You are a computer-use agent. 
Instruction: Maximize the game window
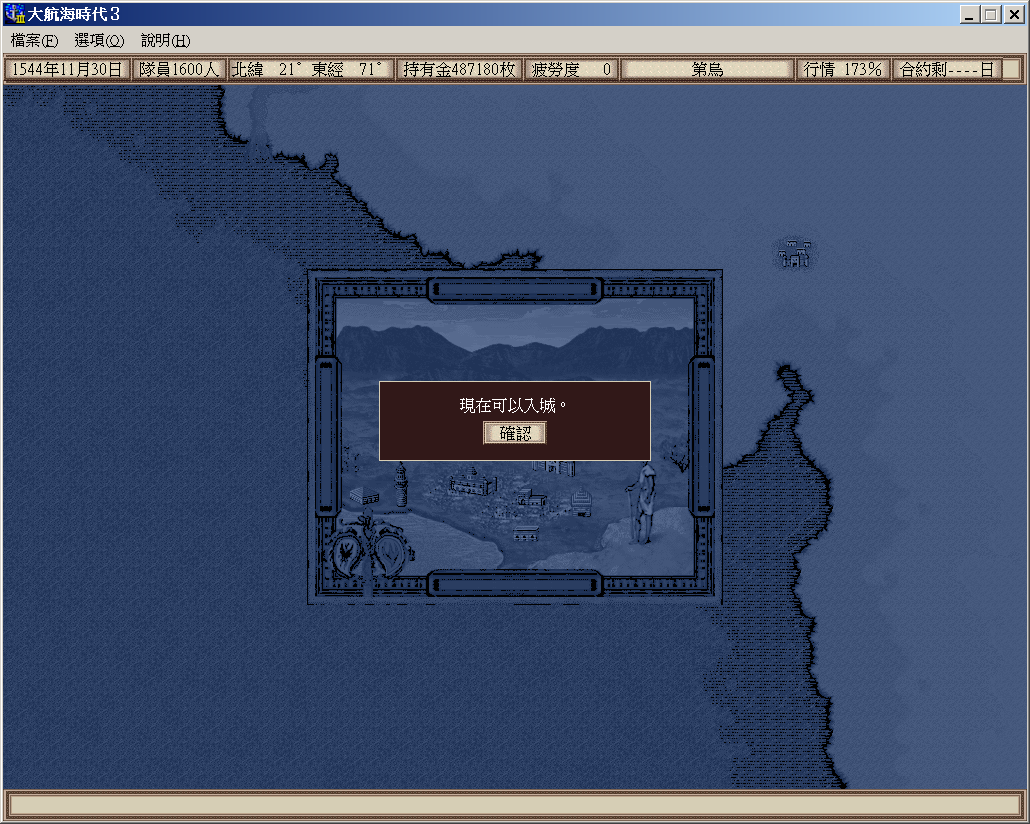tap(990, 15)
